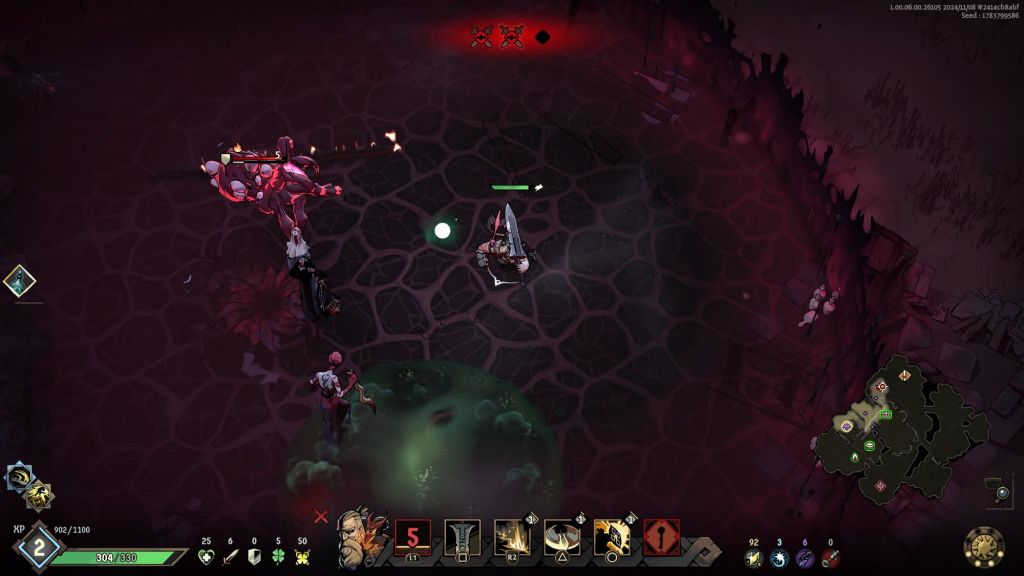Activate the spinning axe ability

click(x=562, y=537)
